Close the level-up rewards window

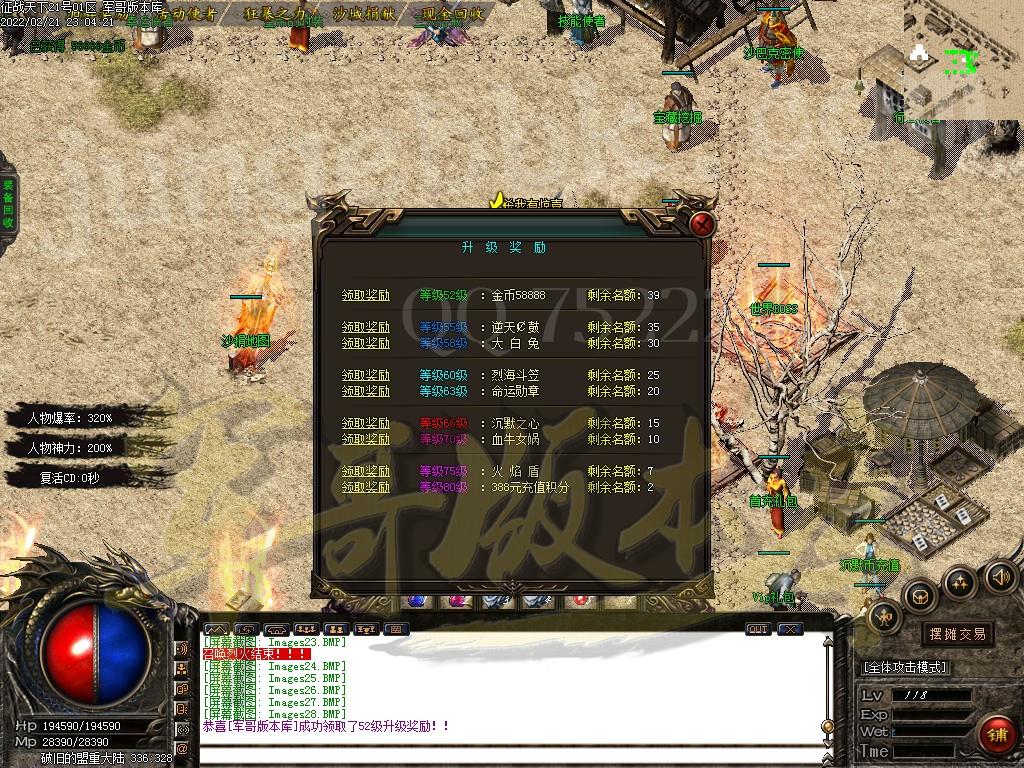pyautogui.click(x=703, y=224)
